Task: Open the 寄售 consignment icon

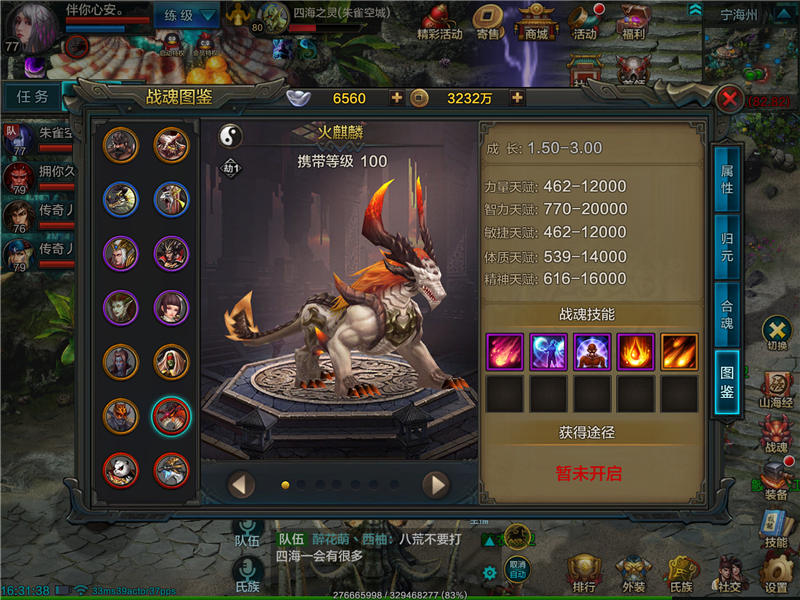Action: point(488,22)
